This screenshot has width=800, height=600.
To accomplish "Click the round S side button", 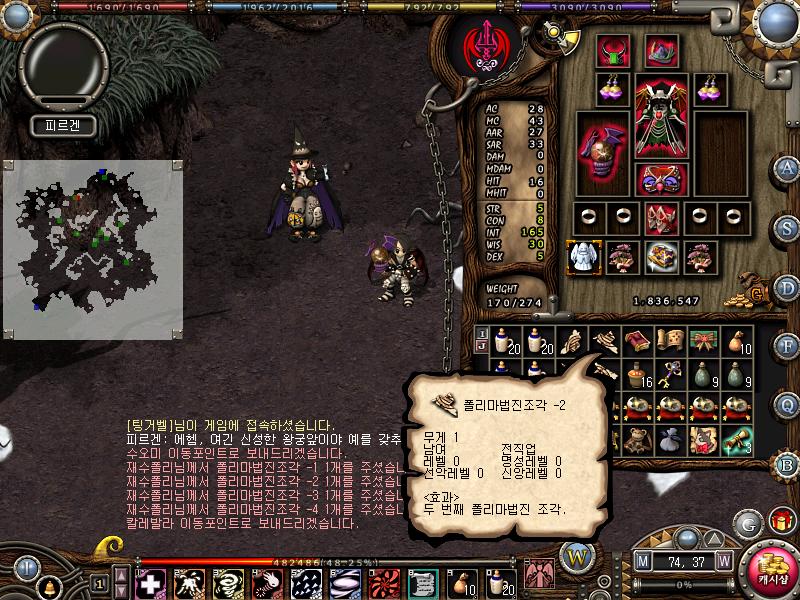I will coord(788,228).
